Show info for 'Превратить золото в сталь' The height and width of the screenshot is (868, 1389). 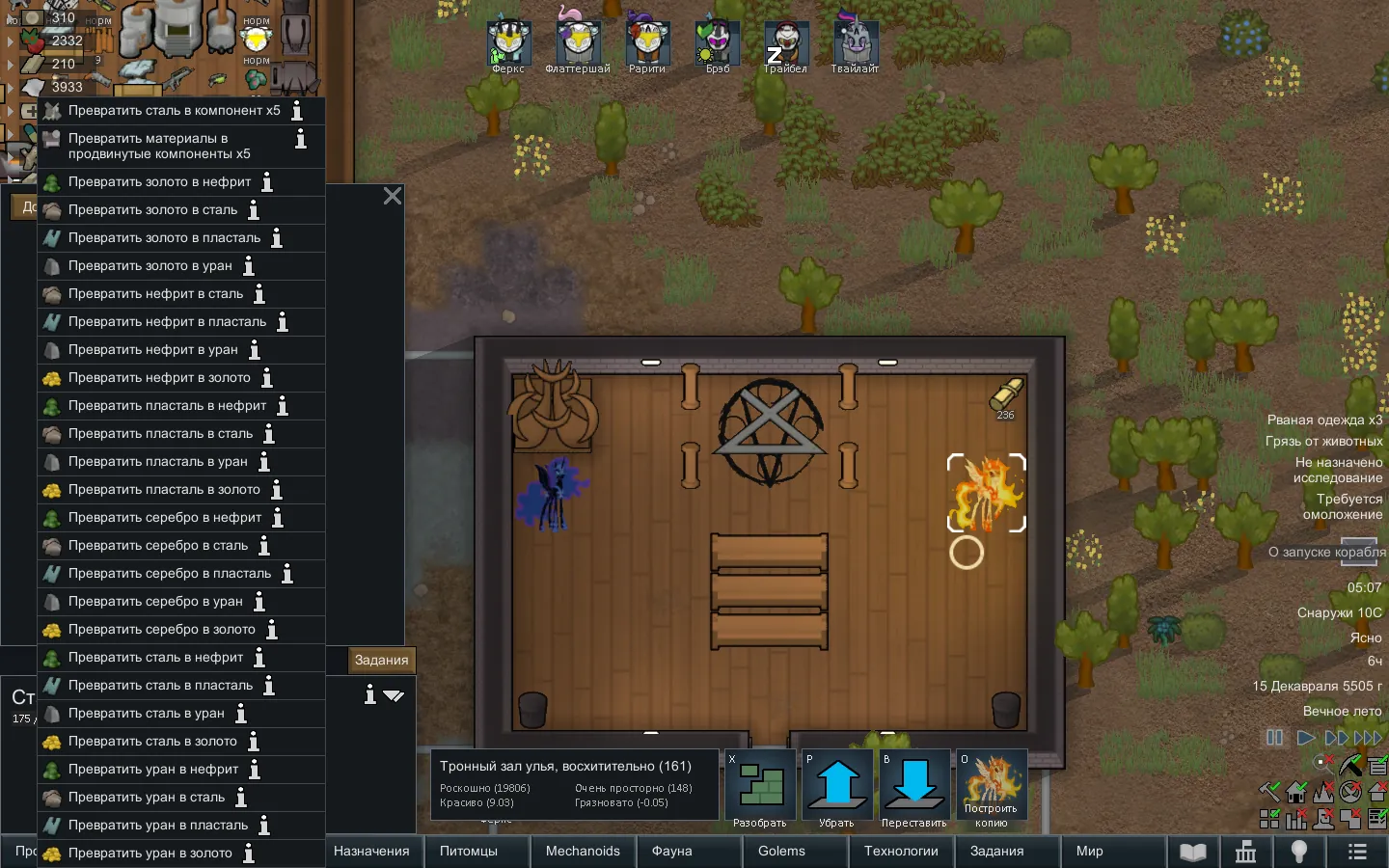(x=254, y=210)
